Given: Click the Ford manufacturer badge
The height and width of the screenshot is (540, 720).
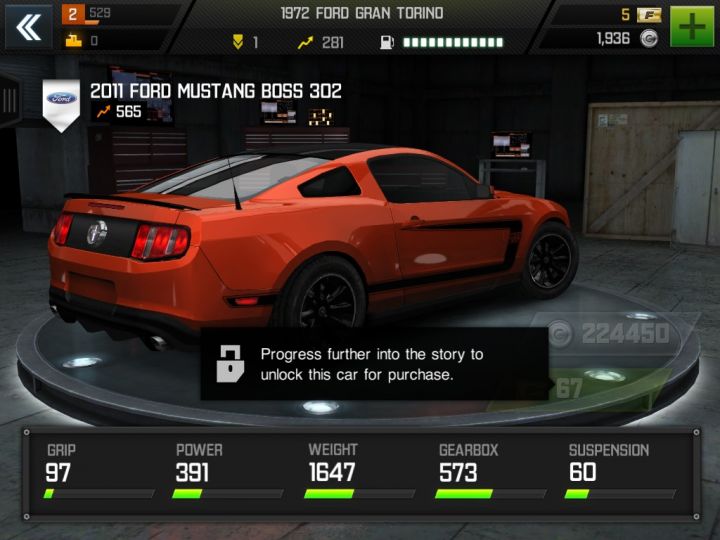Looking at the screenshot, I should (62, 100).
